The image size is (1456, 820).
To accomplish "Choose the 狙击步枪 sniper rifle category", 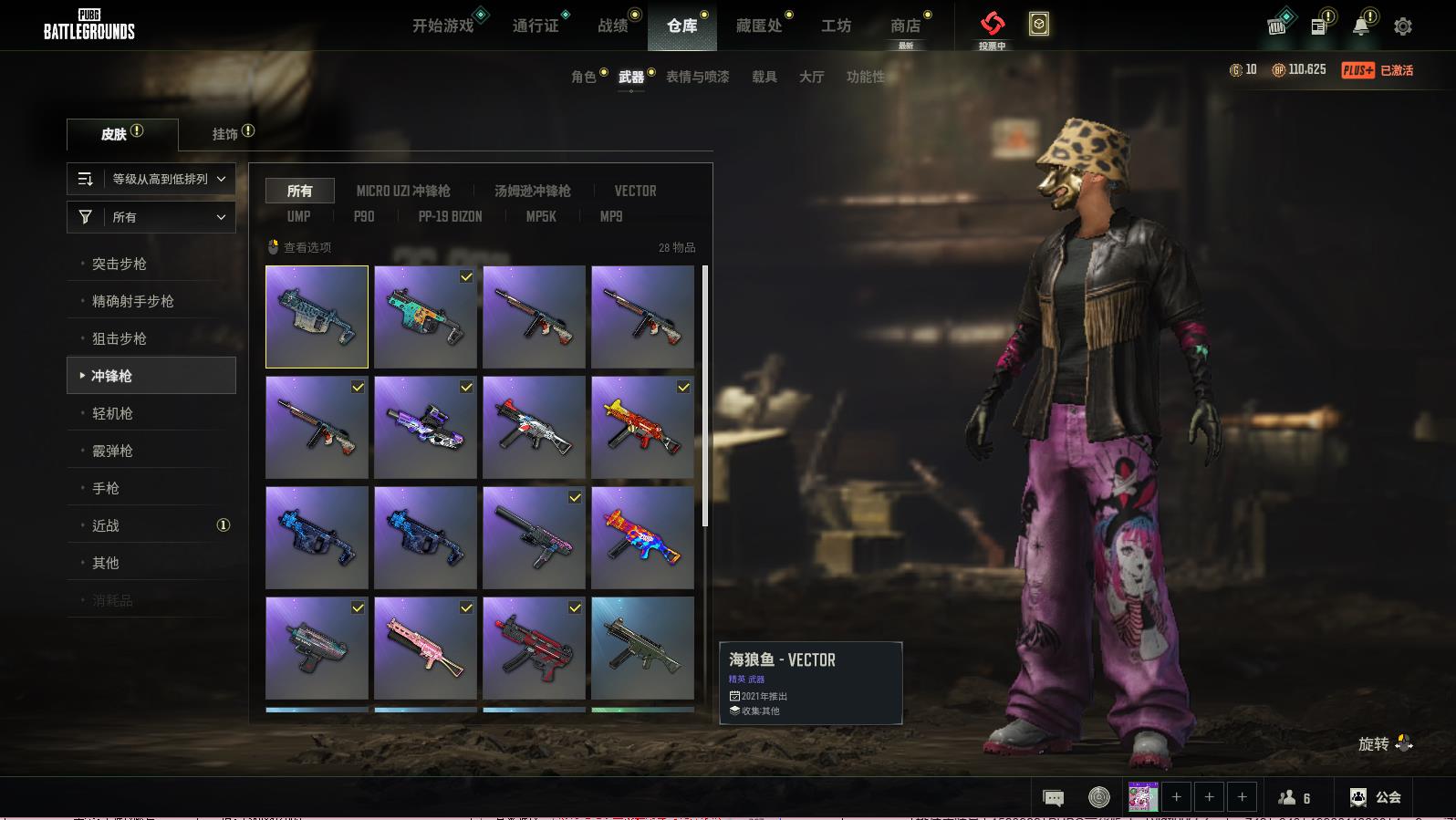I will point(120,338).
